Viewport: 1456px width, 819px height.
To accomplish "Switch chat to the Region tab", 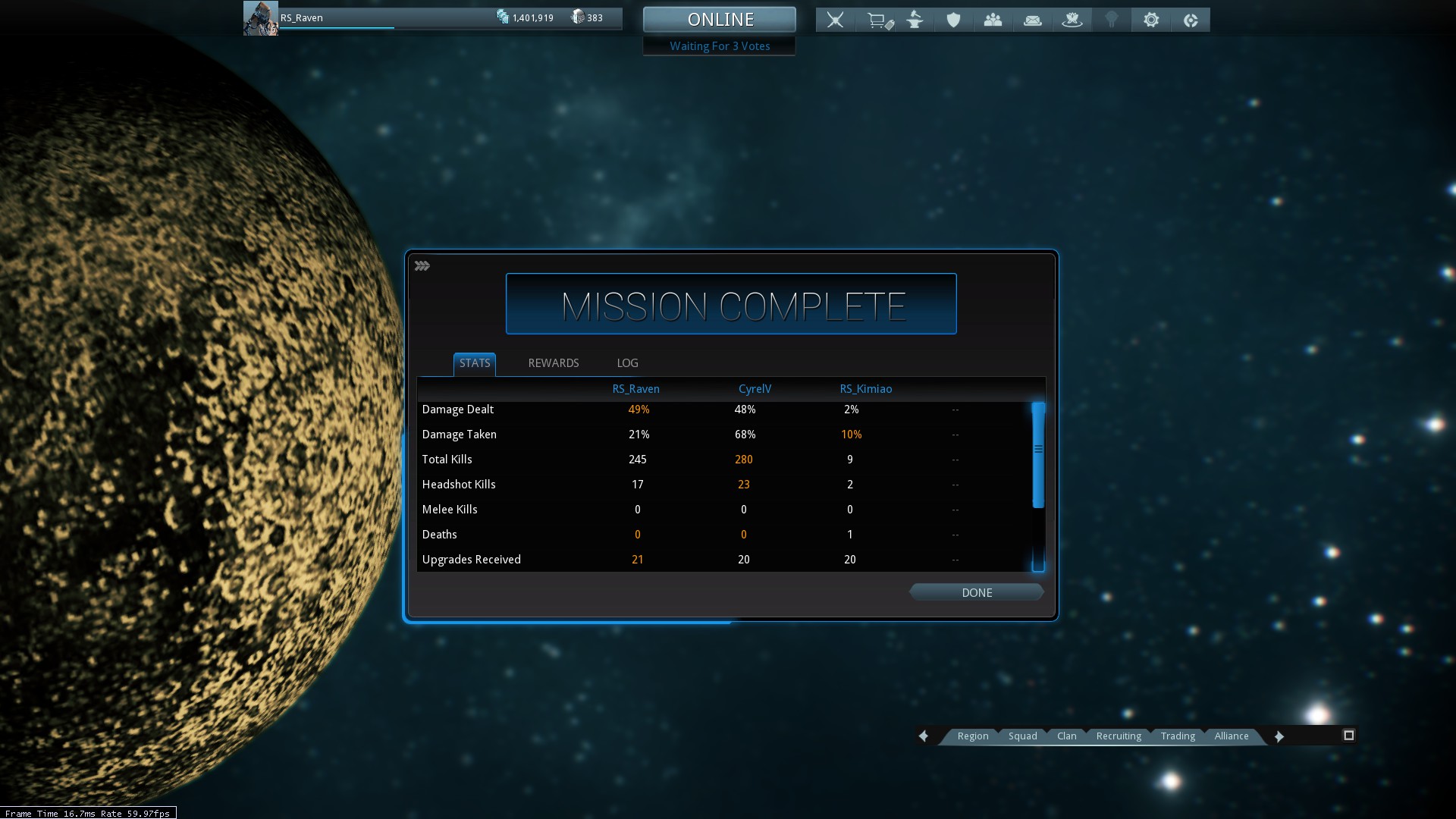I will 972,736.
